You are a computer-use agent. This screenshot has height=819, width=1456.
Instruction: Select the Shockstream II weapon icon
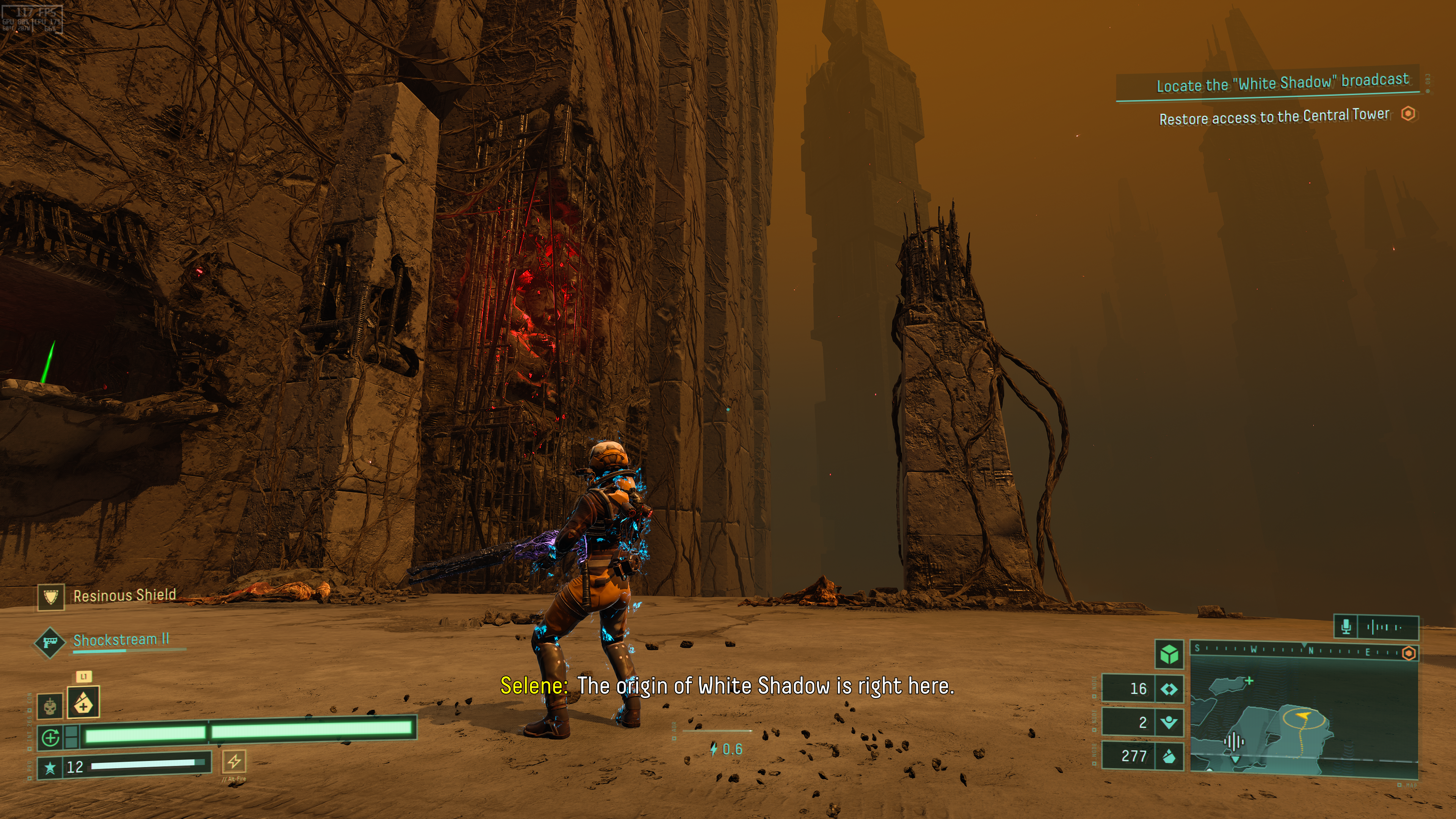pos(50,642)
